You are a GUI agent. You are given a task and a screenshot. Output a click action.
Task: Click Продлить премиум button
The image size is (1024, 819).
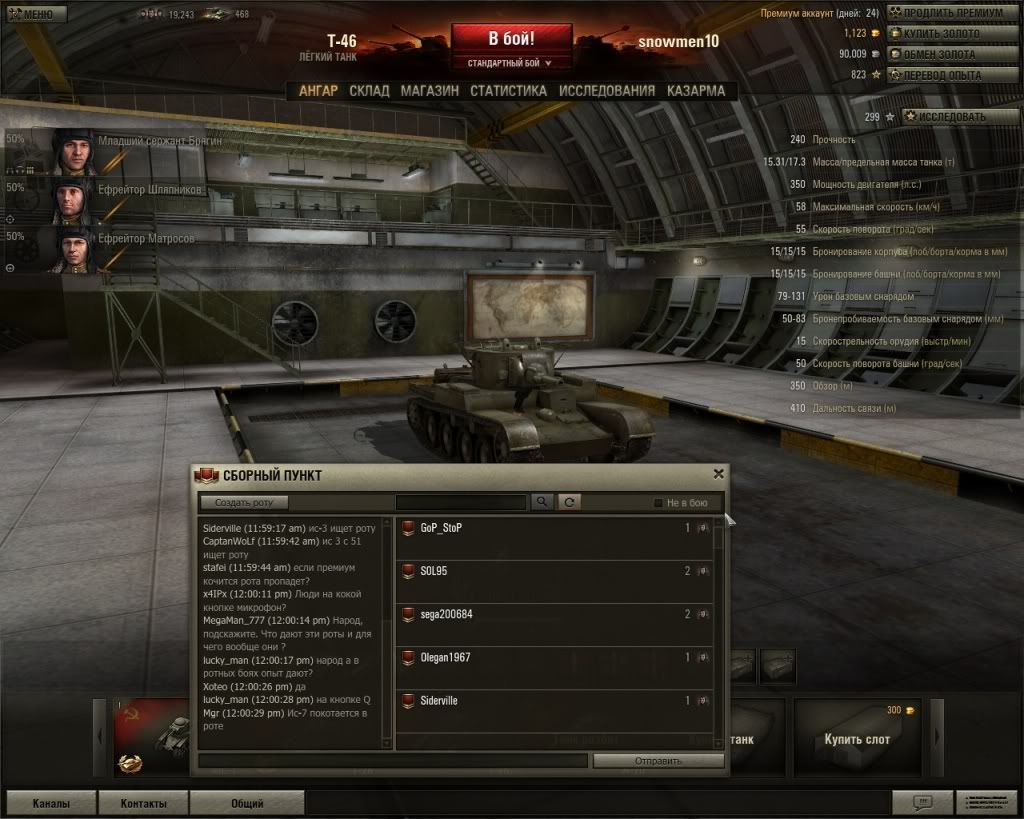click(x=953, y=13)
